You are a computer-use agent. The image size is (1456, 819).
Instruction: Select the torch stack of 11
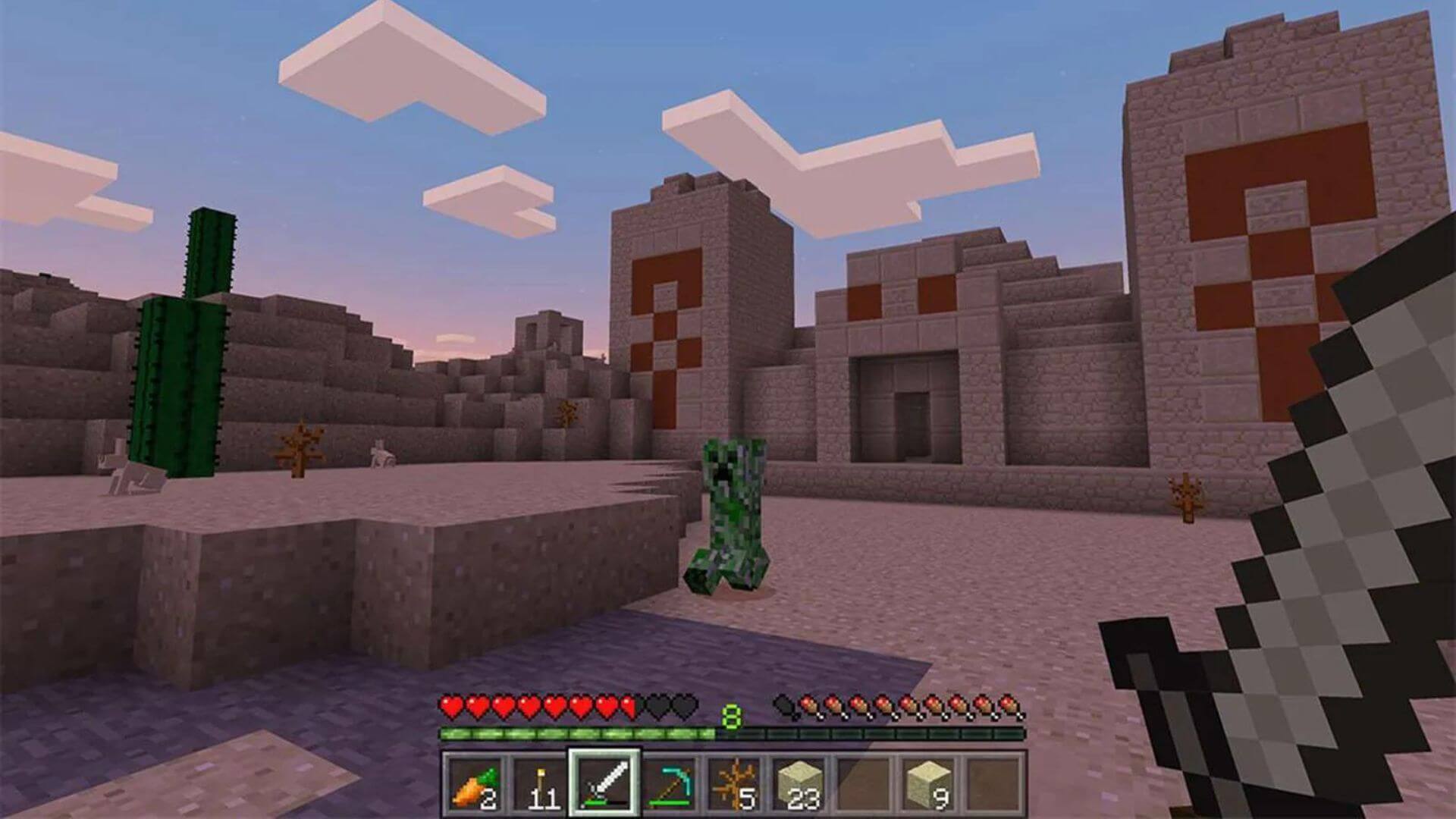pyautogui.click(x=539, y=783)
